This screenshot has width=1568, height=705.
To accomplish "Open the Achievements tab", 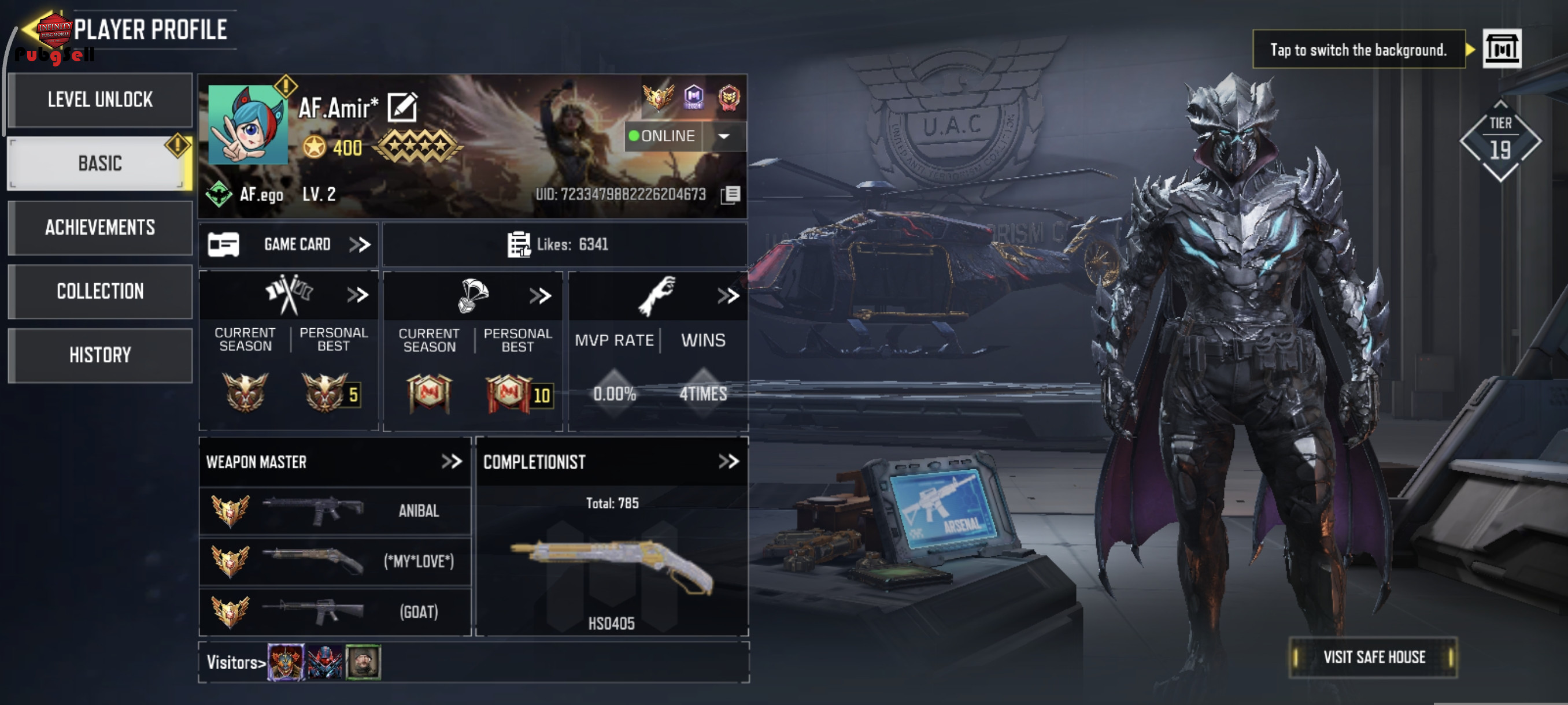I will coord(100,228).
